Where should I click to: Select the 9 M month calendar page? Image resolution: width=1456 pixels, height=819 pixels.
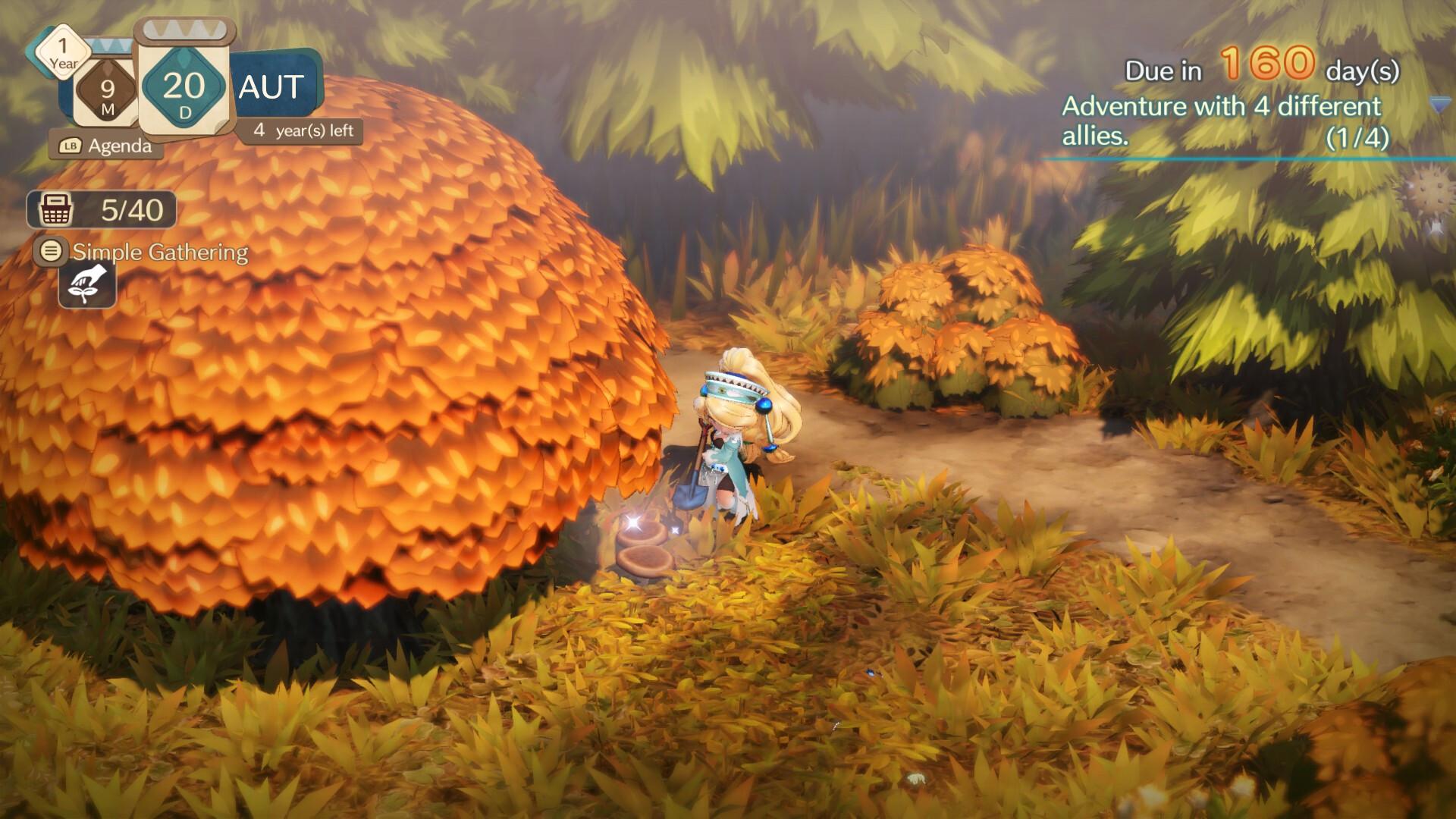click(105, 87)
